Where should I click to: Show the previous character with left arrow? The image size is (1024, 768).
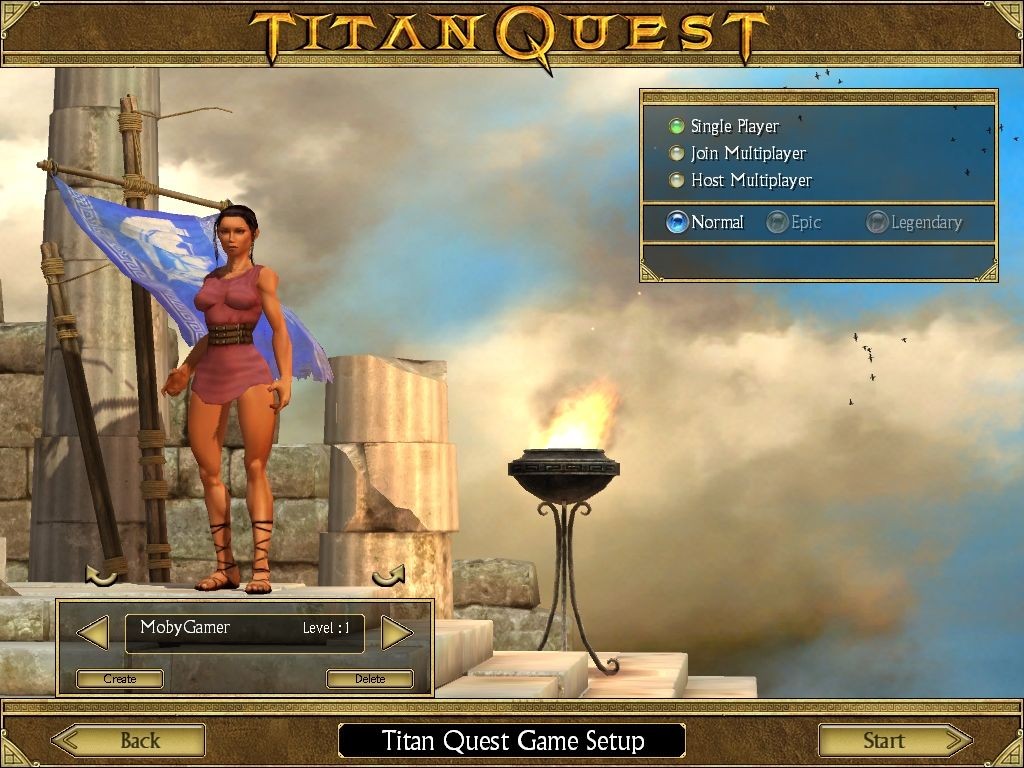93,632
